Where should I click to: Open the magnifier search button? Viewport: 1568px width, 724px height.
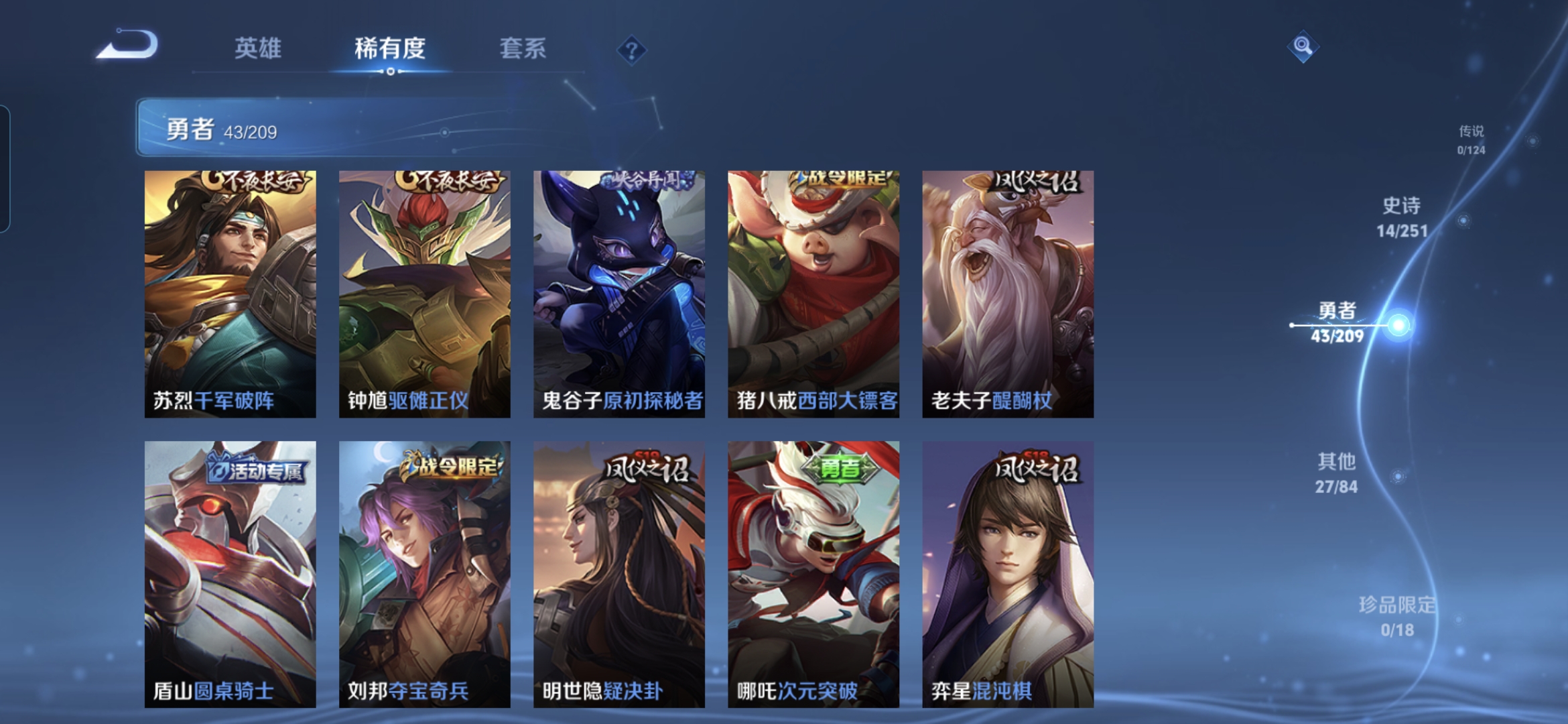click(1303, 46)
